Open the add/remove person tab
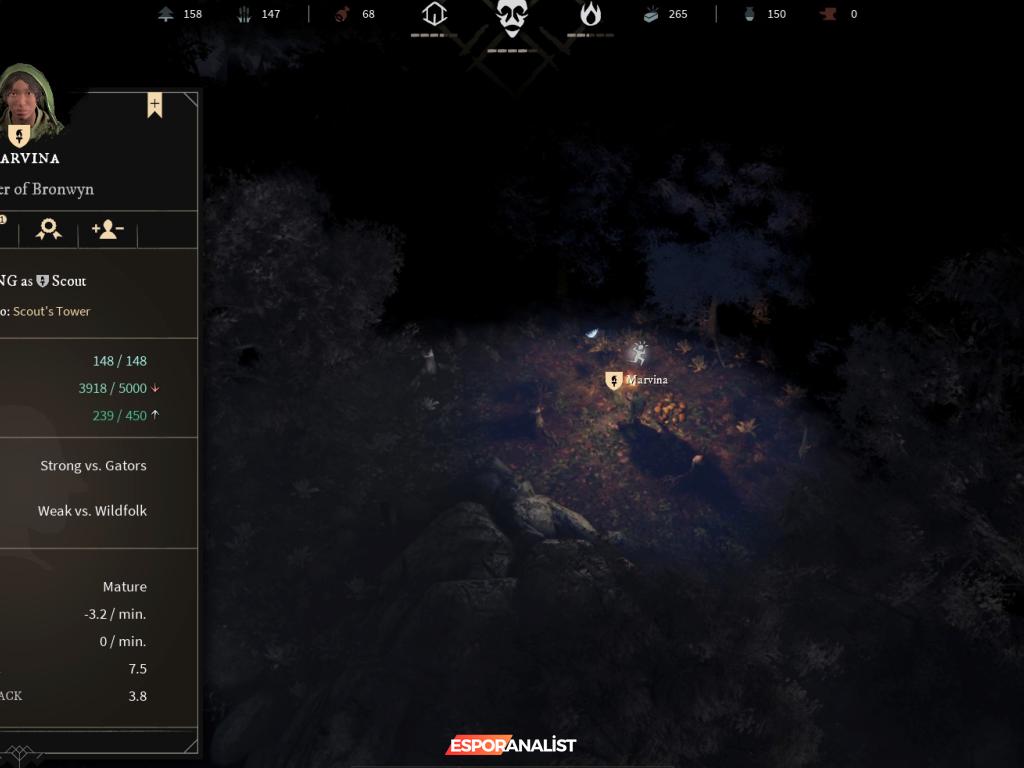The width and height of the screenshot is (1024, 768). 107,229
